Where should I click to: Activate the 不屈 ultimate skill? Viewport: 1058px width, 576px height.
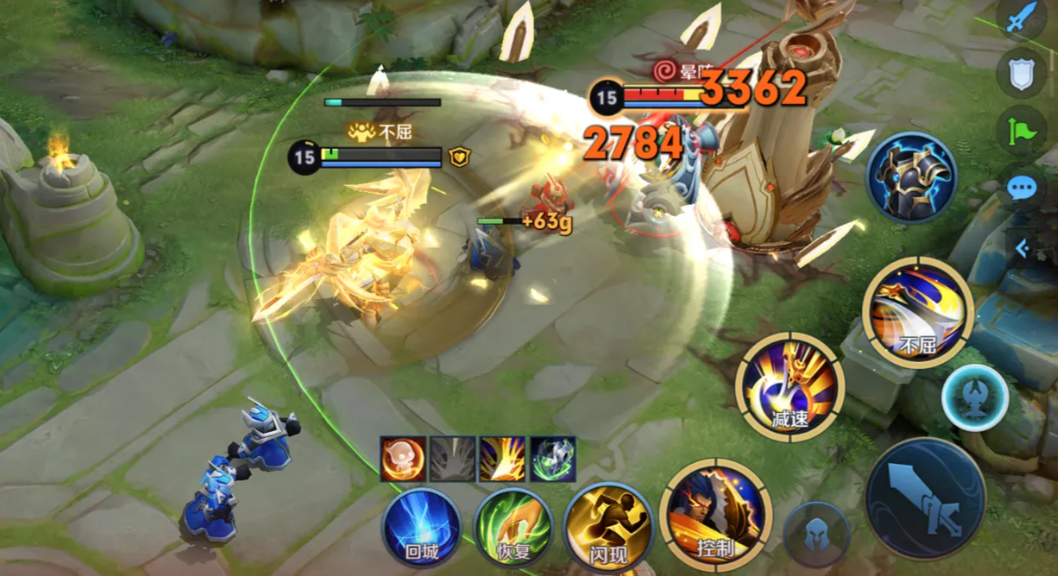pyautogui.click(x=917, y=312)
